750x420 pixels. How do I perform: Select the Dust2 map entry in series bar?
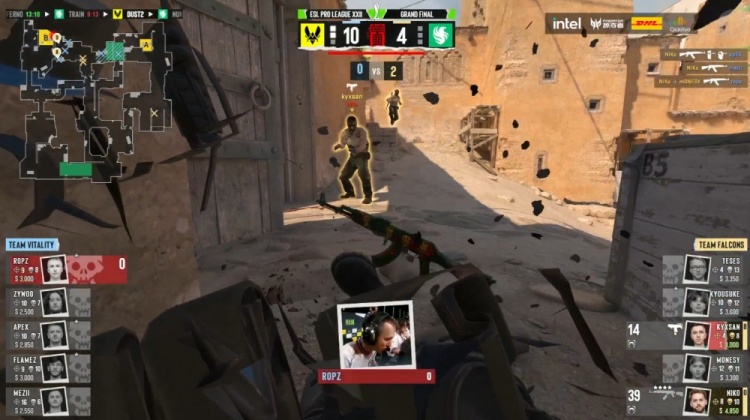[135, 15]
